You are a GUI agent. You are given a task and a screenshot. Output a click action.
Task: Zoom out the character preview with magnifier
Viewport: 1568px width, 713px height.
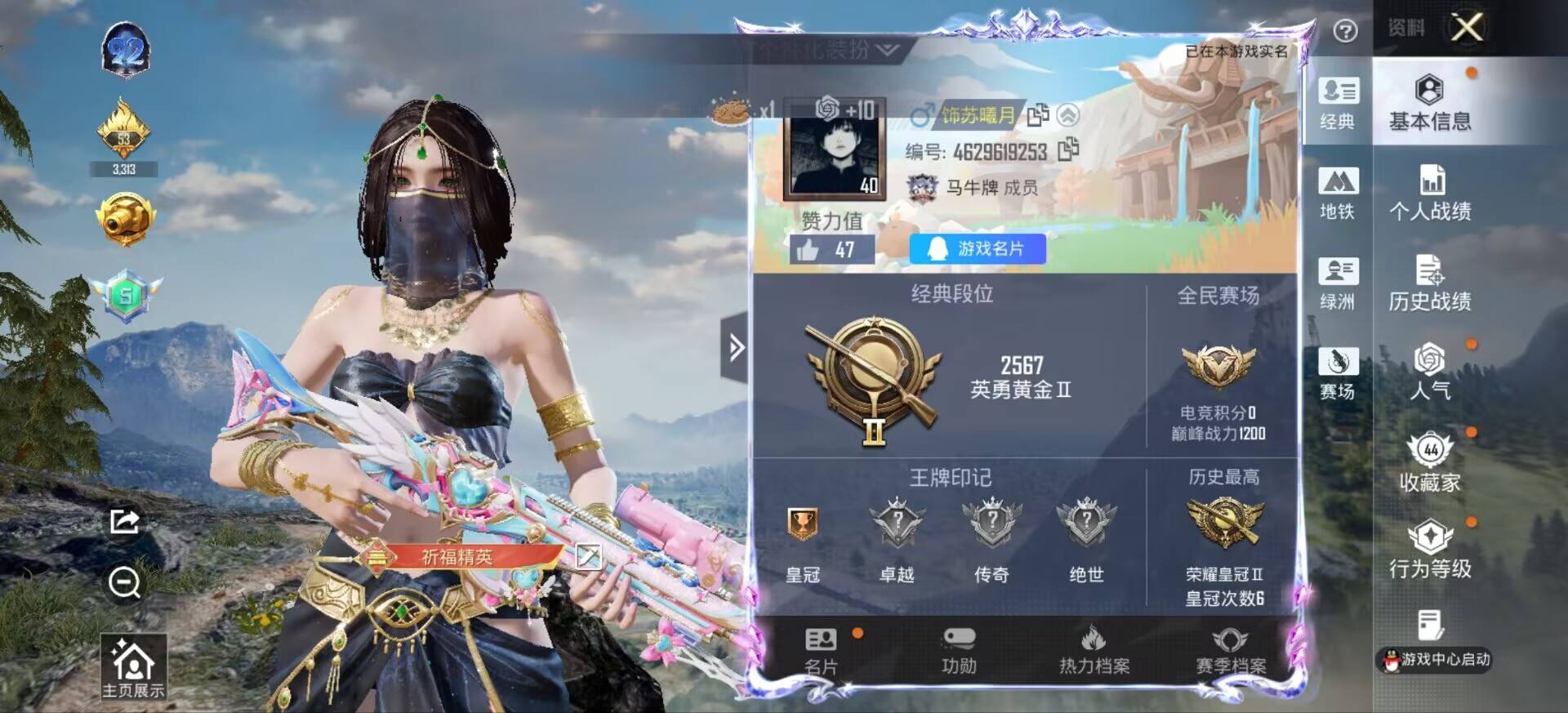124,583
